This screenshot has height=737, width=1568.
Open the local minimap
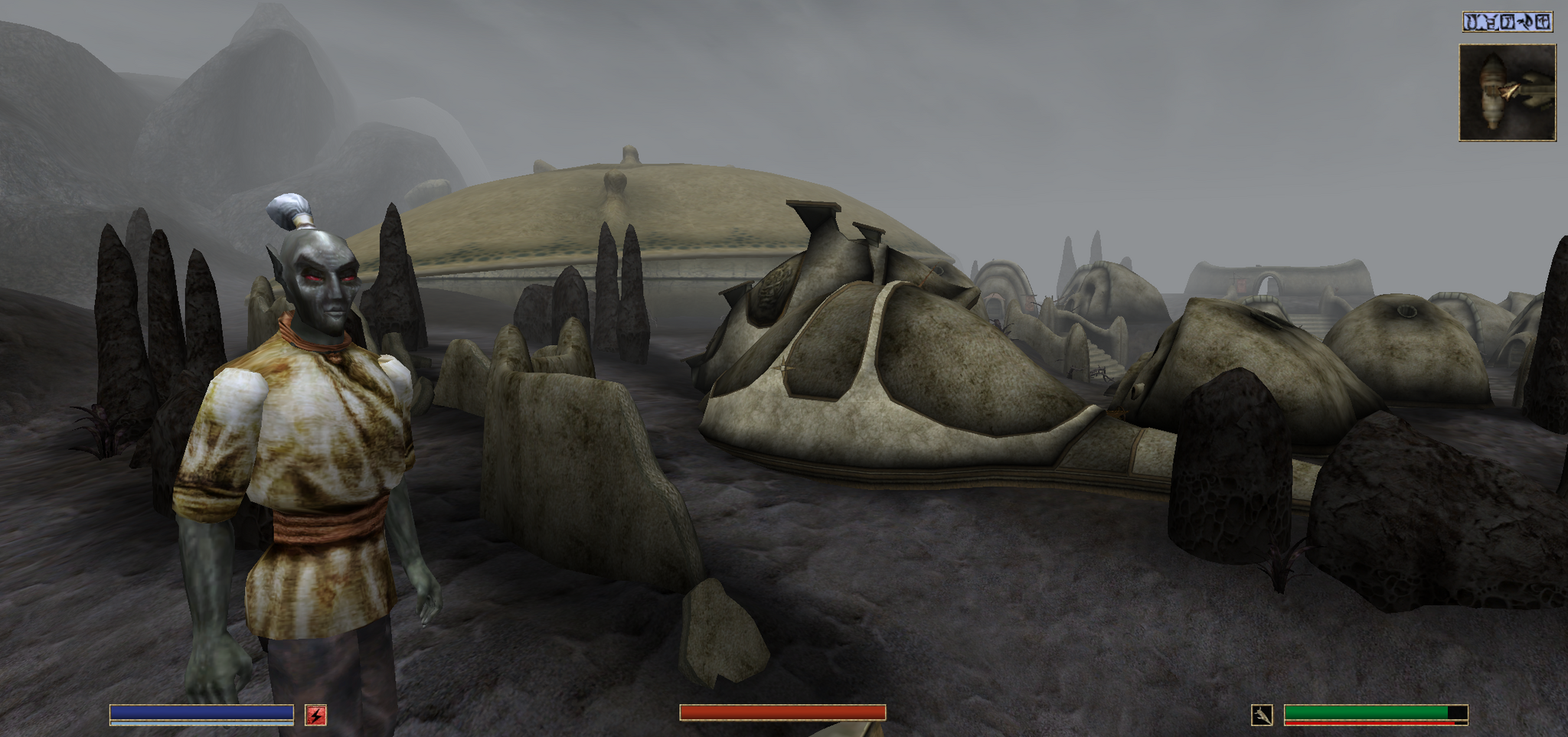coord(1507,93)
